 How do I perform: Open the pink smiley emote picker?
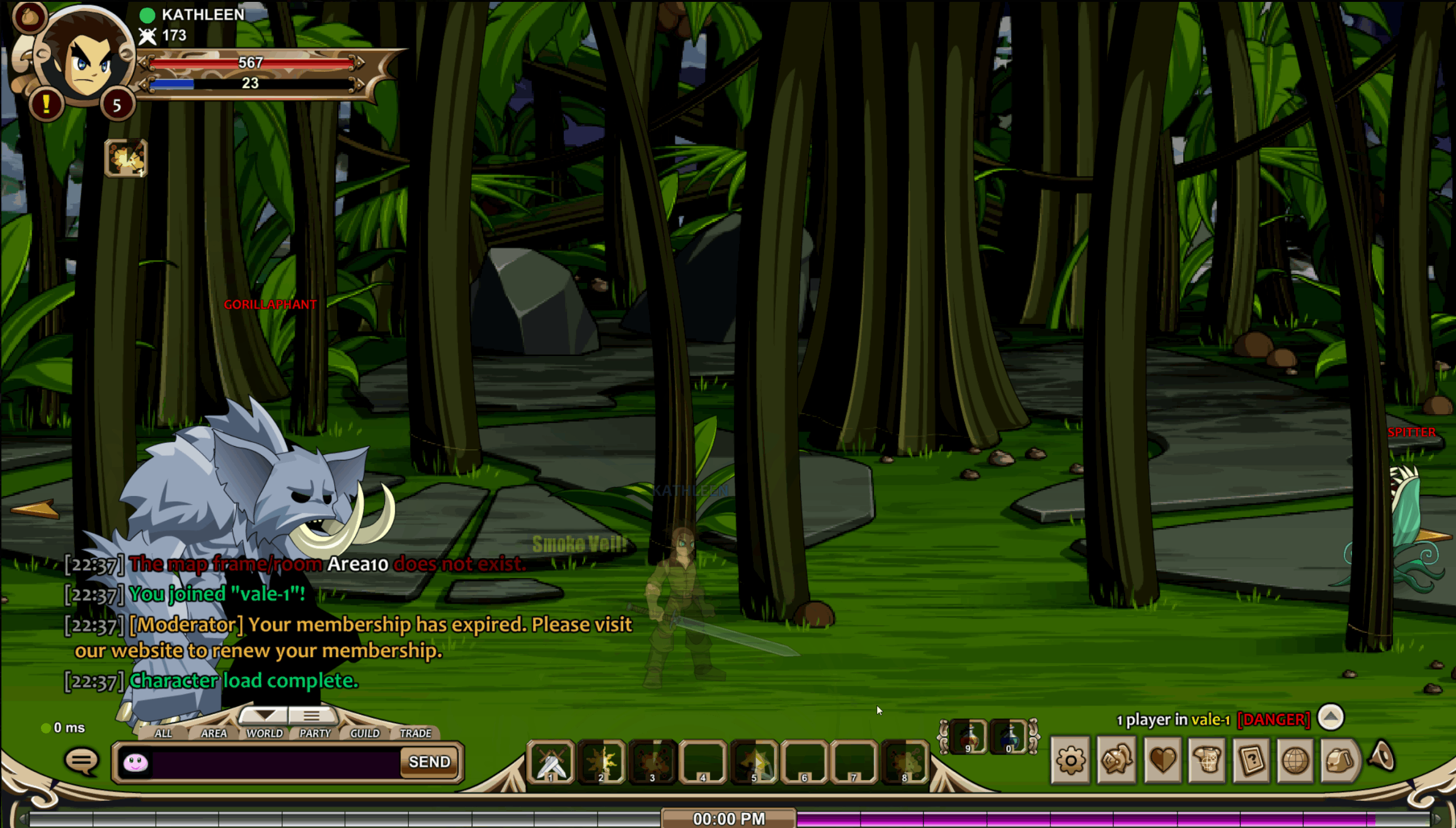coord(135,762)
